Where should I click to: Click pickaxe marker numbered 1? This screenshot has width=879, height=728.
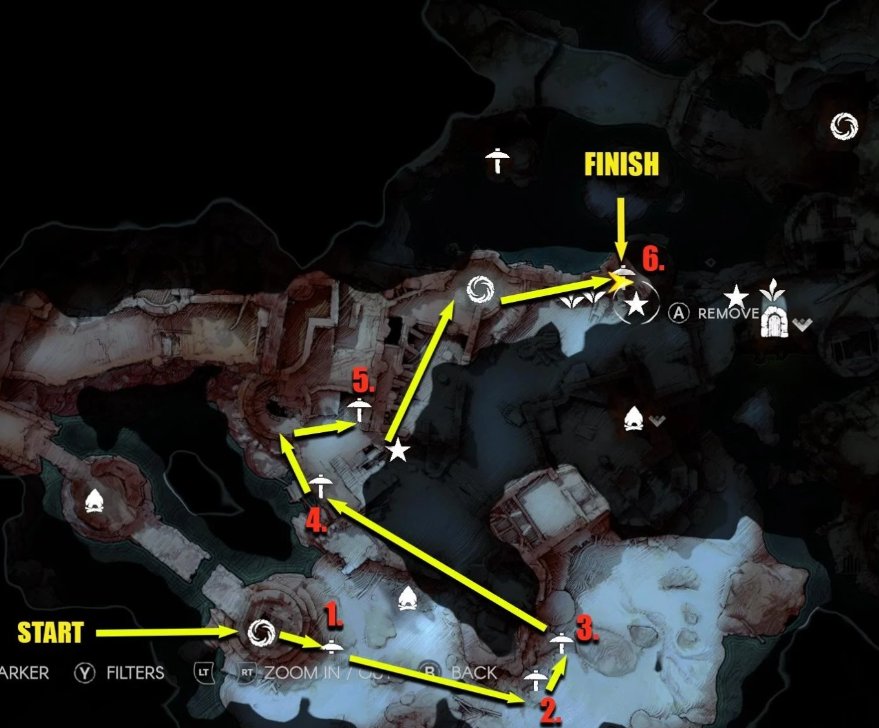pos(332,645)
